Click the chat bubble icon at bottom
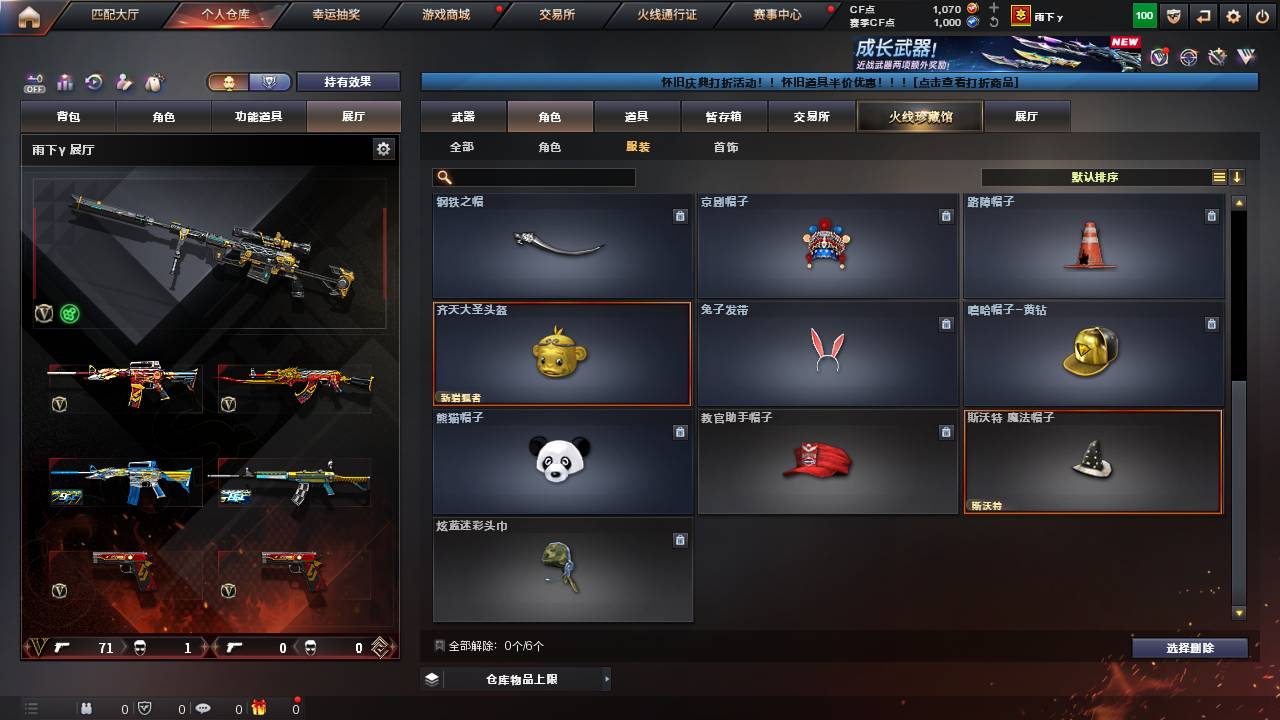1280x720 pixels. [x=204, y=708]
